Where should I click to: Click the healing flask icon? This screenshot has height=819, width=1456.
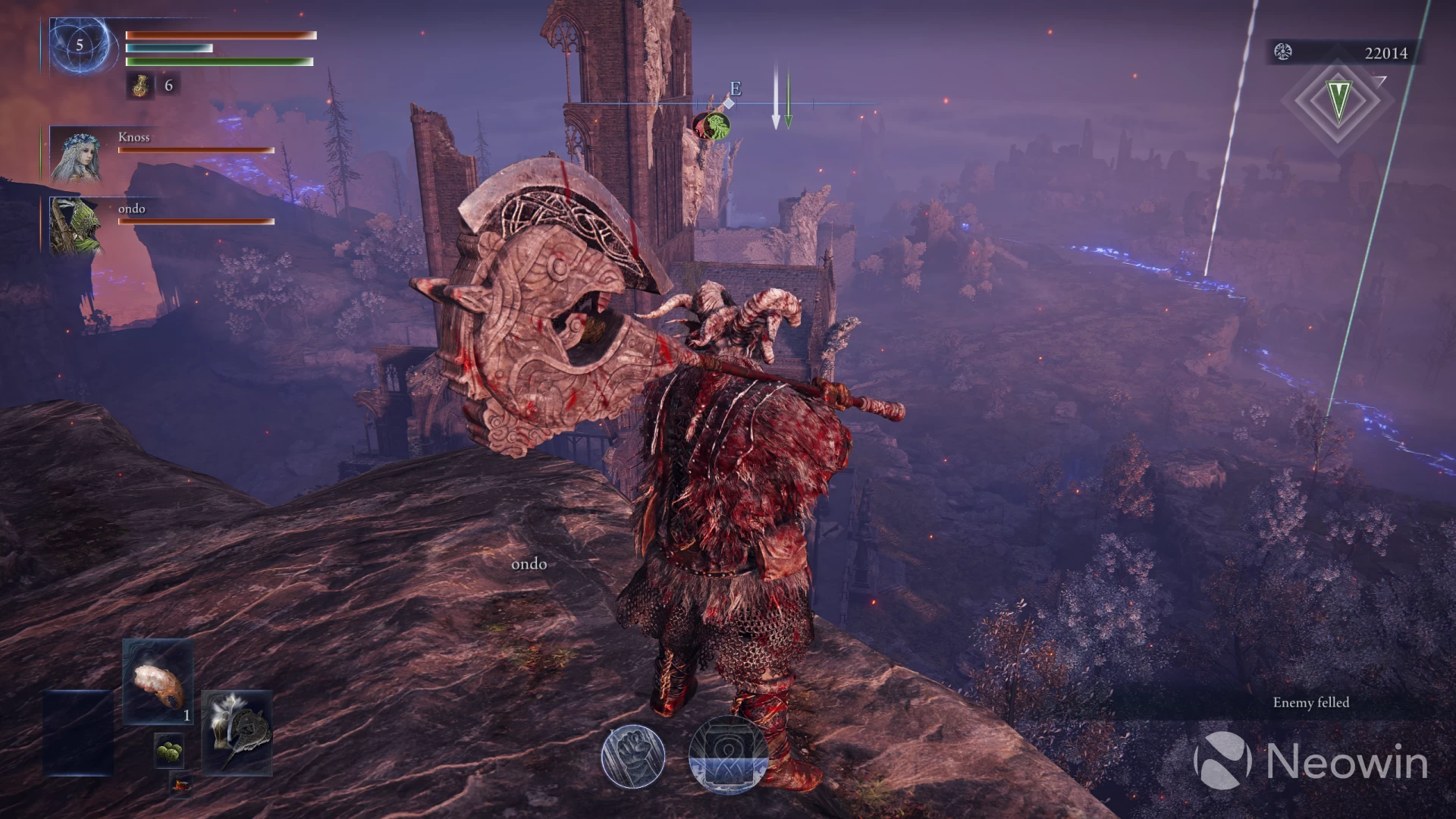point(141,86)
